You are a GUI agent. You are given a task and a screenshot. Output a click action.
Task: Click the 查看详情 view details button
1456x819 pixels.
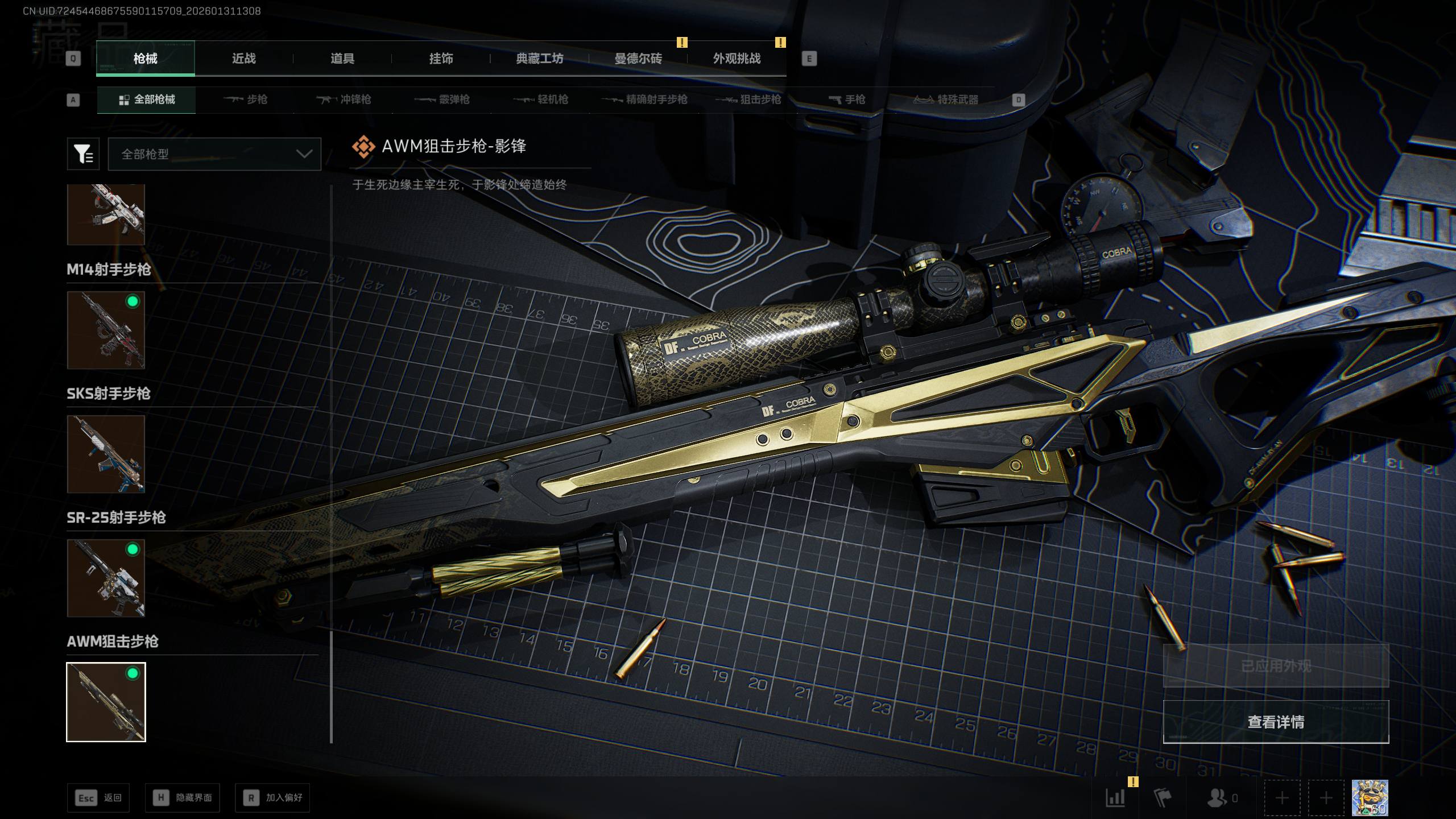[1276, 722]
